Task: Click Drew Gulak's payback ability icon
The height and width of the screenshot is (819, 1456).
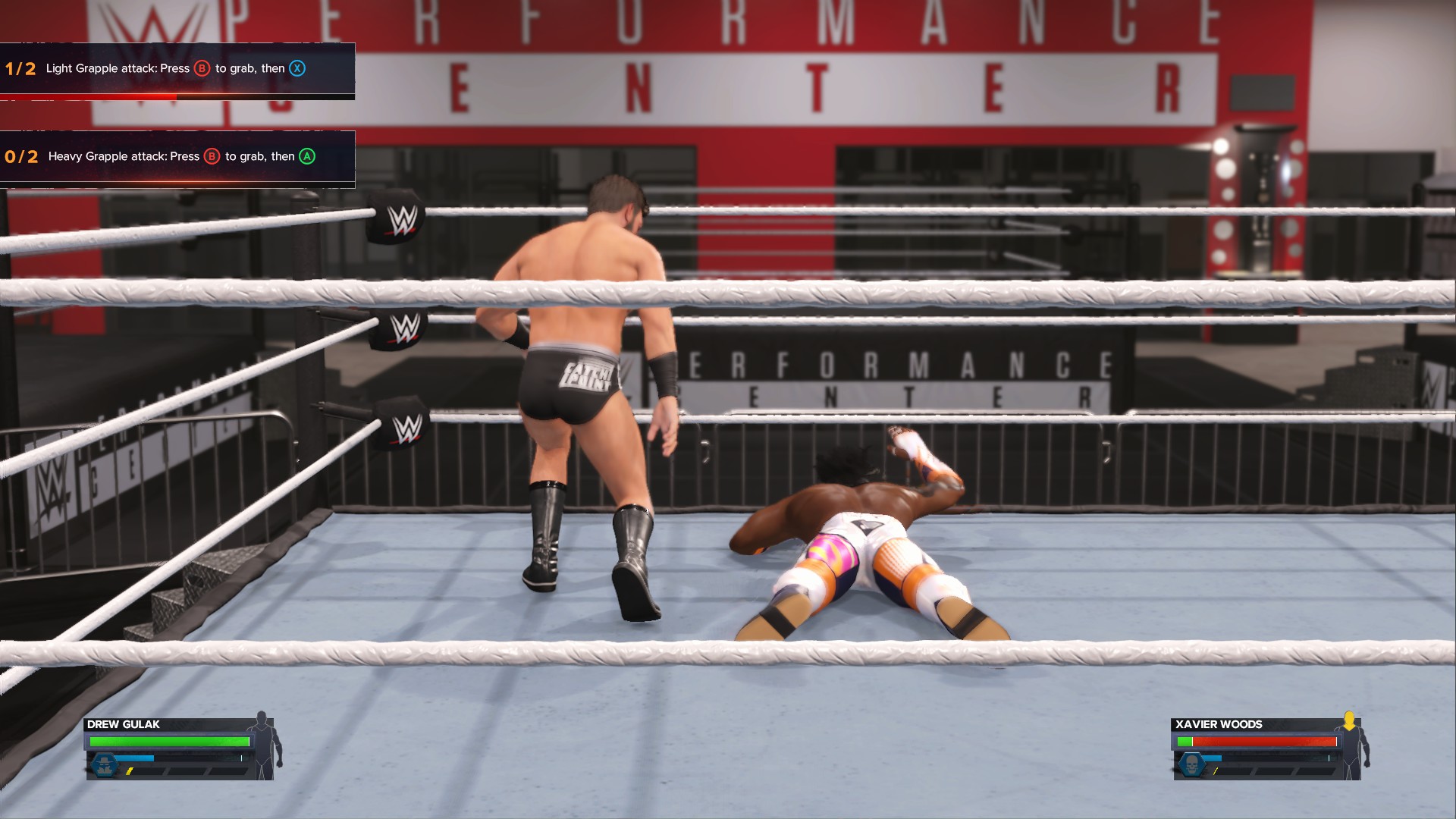Action: click(104, 764)
